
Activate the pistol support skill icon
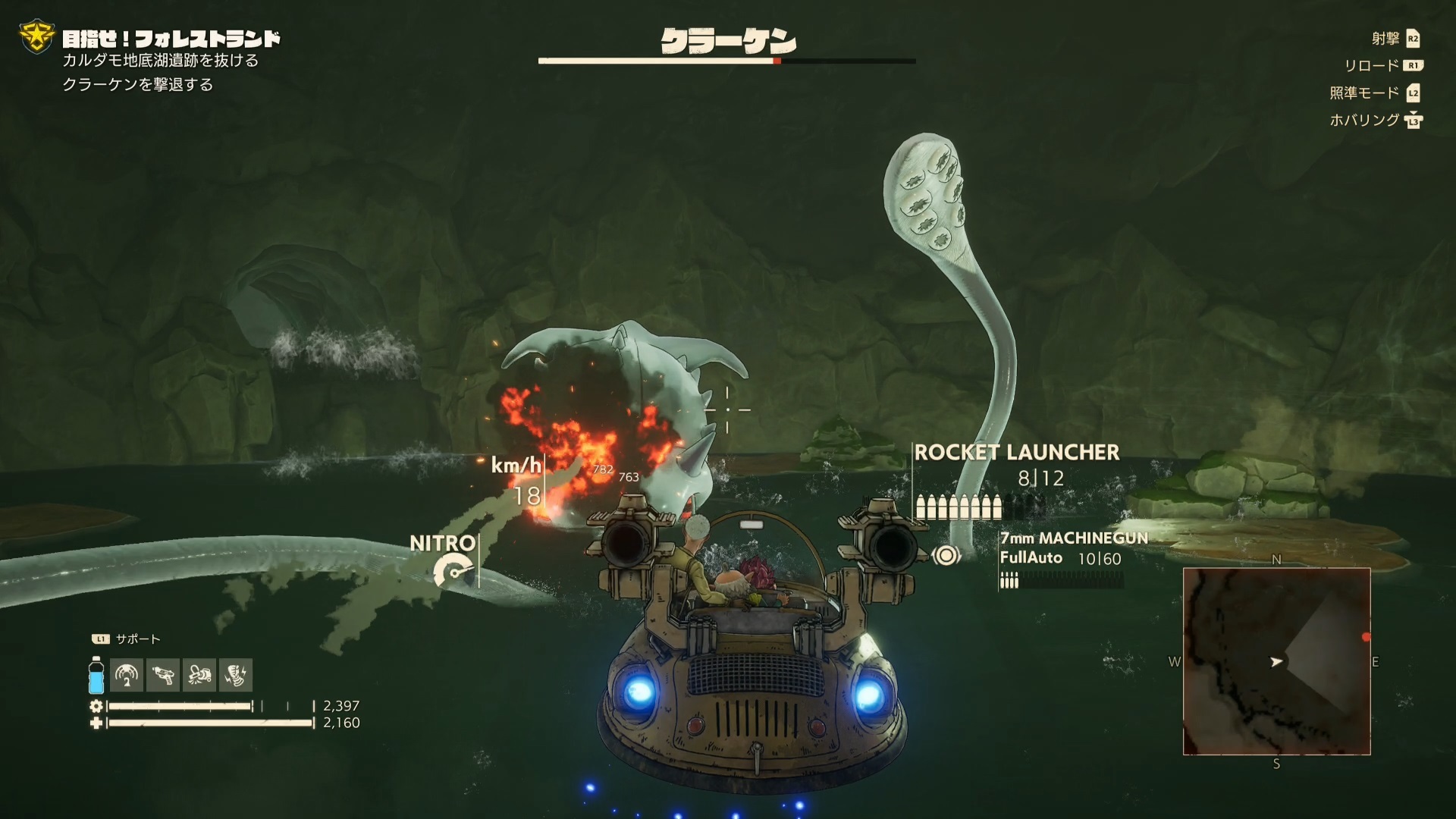pos(163,674)
